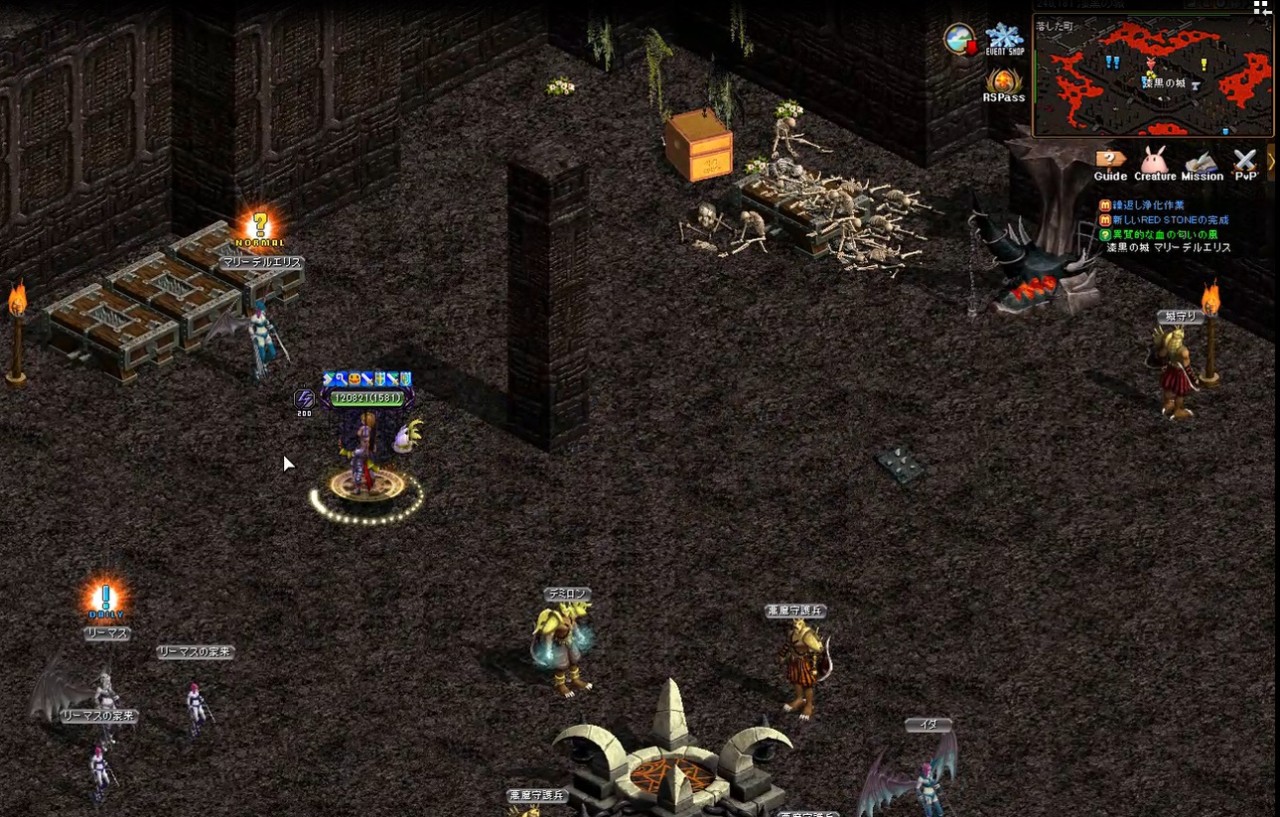Open the Mission book button
This screenshot has height=817, width=1280.
(x=1202, y=164)
